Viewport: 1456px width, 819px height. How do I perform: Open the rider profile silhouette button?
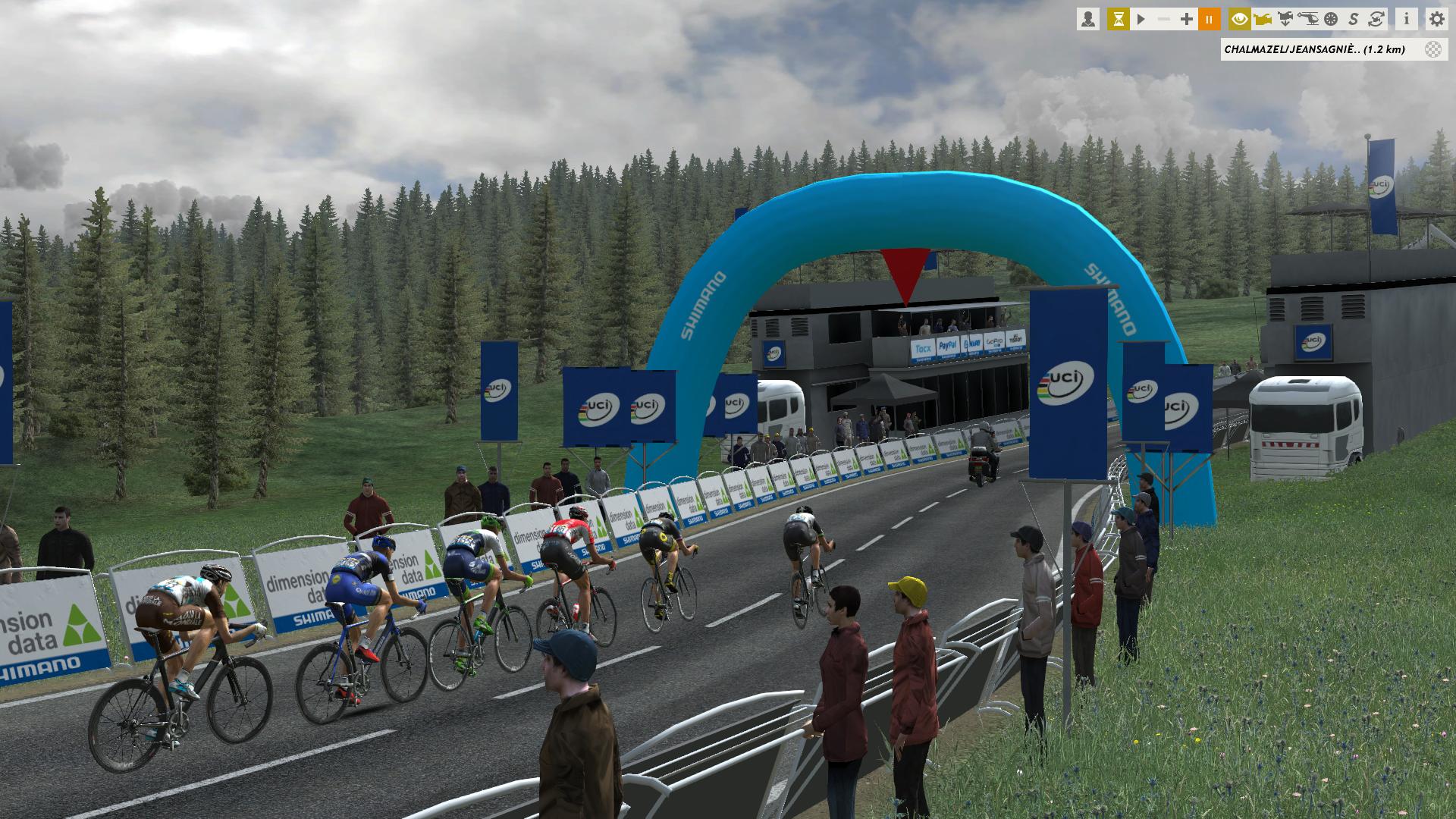[x=1088, y=19]
